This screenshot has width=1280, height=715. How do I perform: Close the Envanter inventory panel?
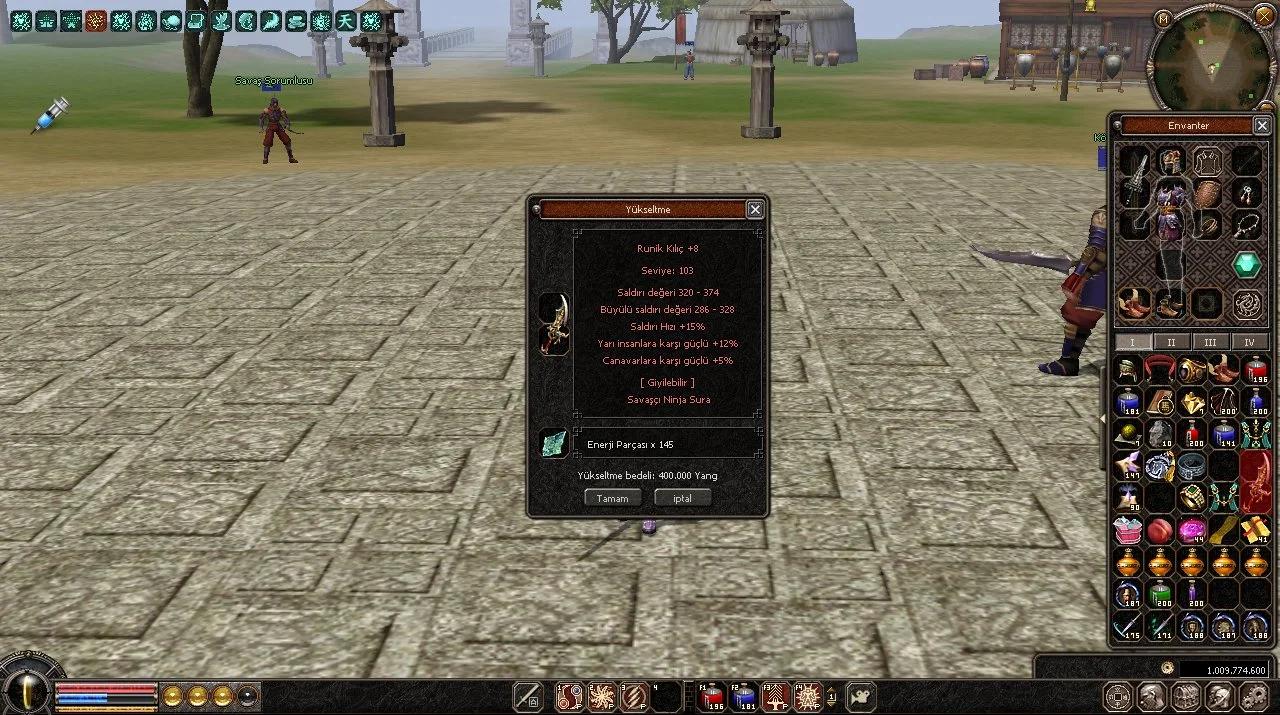1261,126
